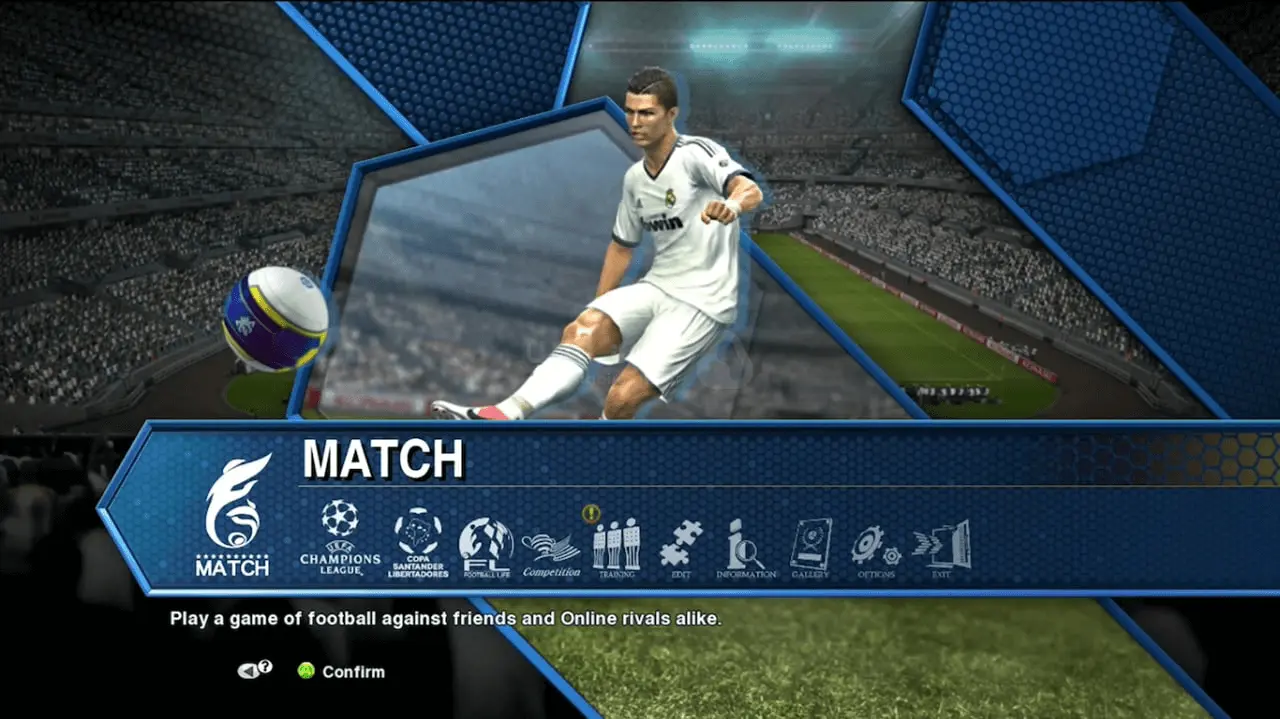The width and height of the screenshot is (1280, 719).
Task: Open the Gallery menu
Action: 810,548
